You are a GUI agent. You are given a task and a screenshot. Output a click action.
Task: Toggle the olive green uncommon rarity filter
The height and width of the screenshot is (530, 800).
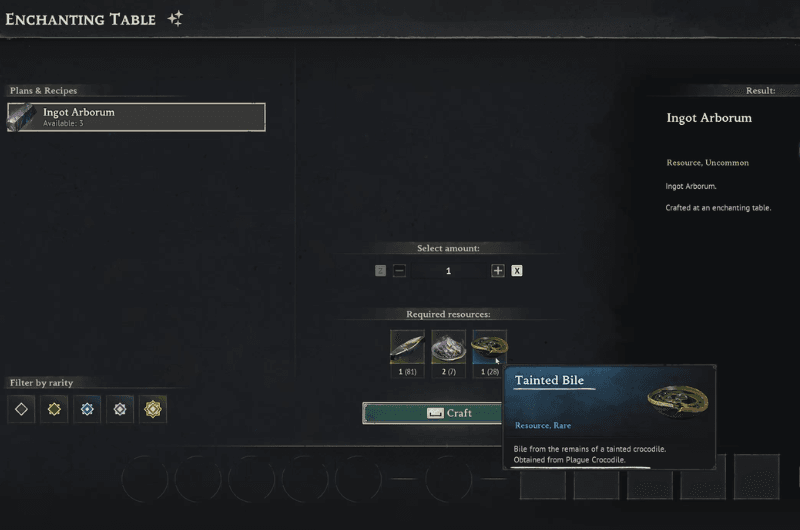coord(55,409)
